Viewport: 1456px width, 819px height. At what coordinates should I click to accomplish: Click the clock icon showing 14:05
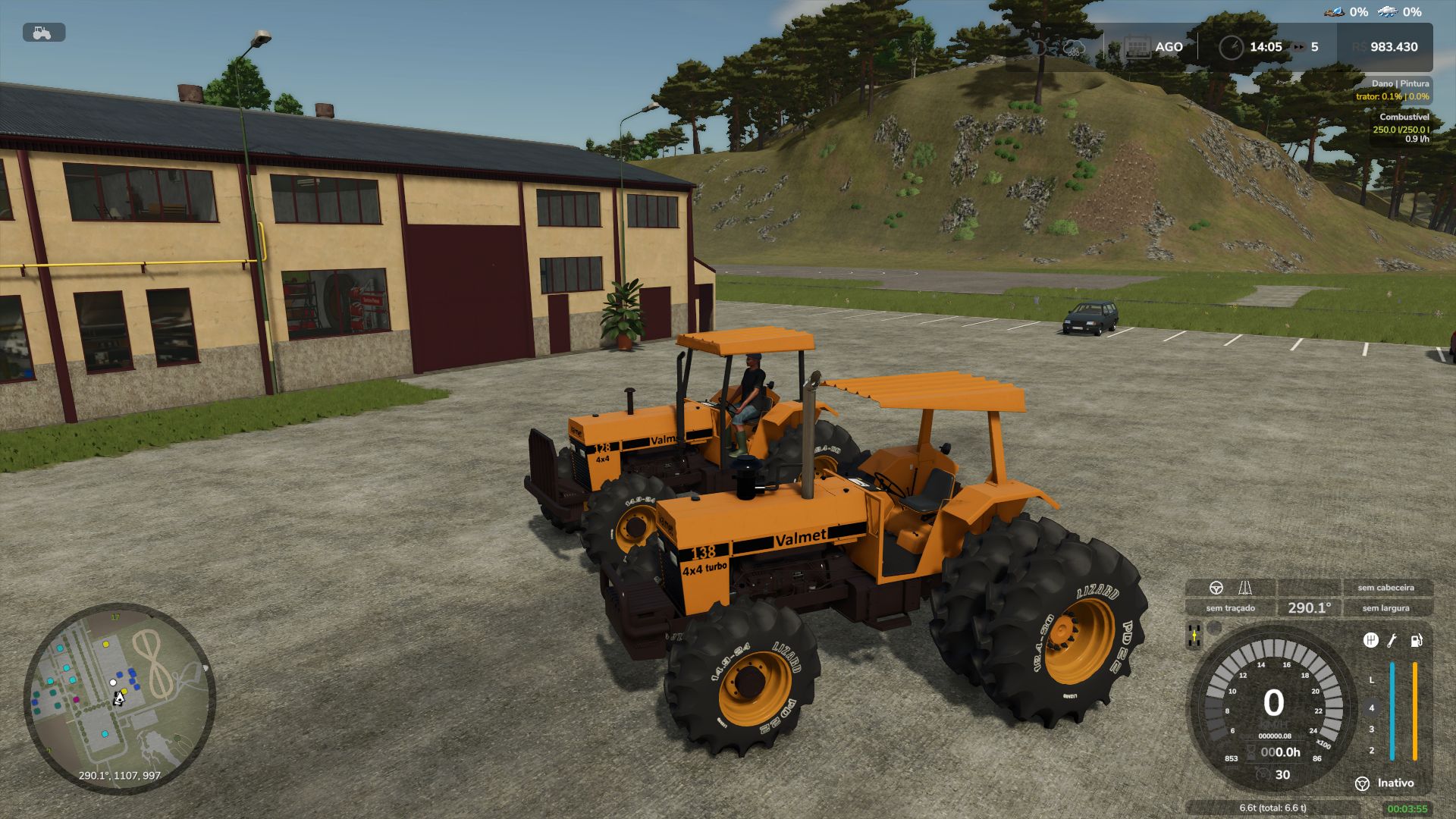pyautogui.click(x=1231, y=46)
